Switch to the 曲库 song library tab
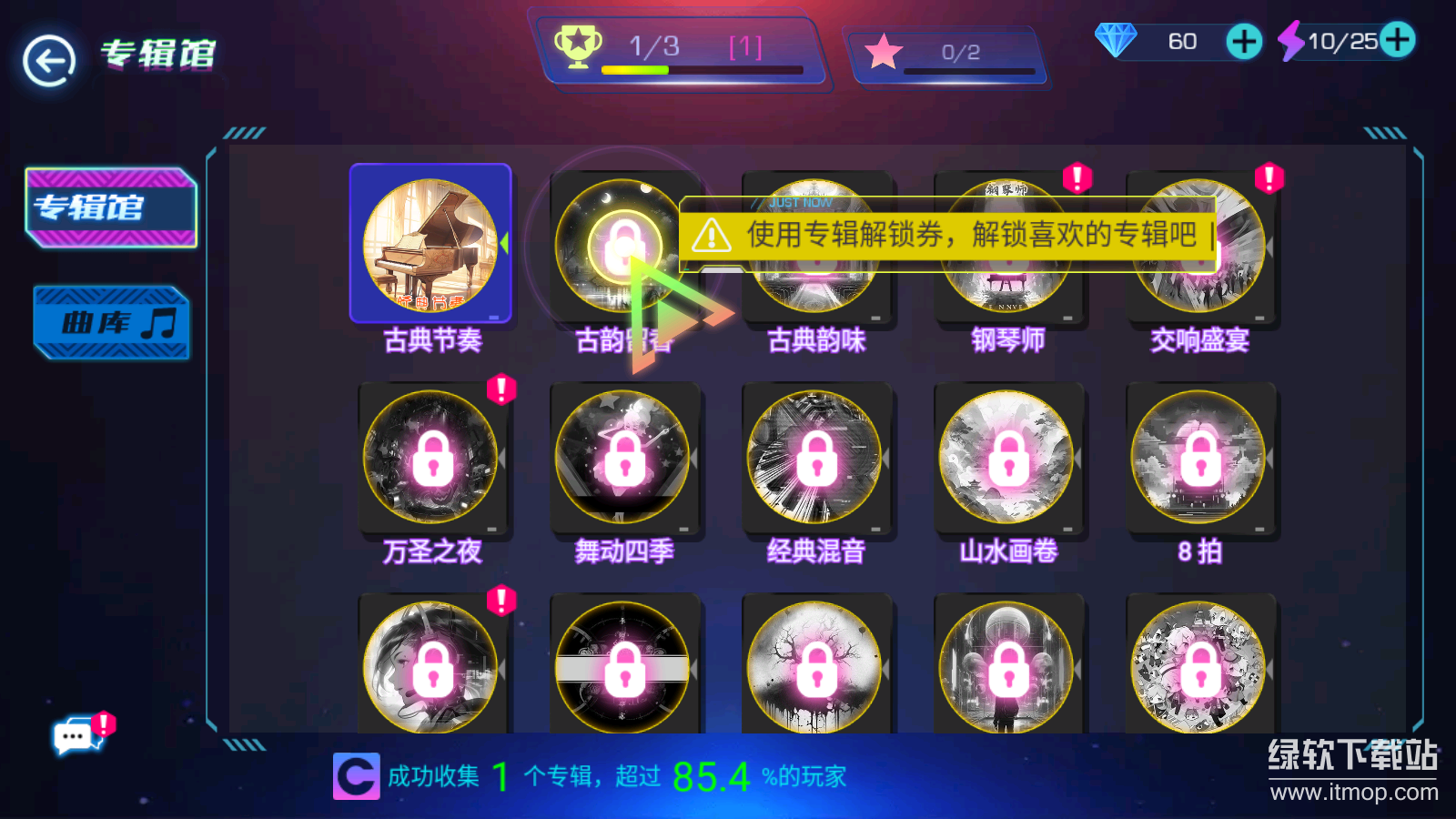Screen dimensions: 1456x819 coord(111,321)
